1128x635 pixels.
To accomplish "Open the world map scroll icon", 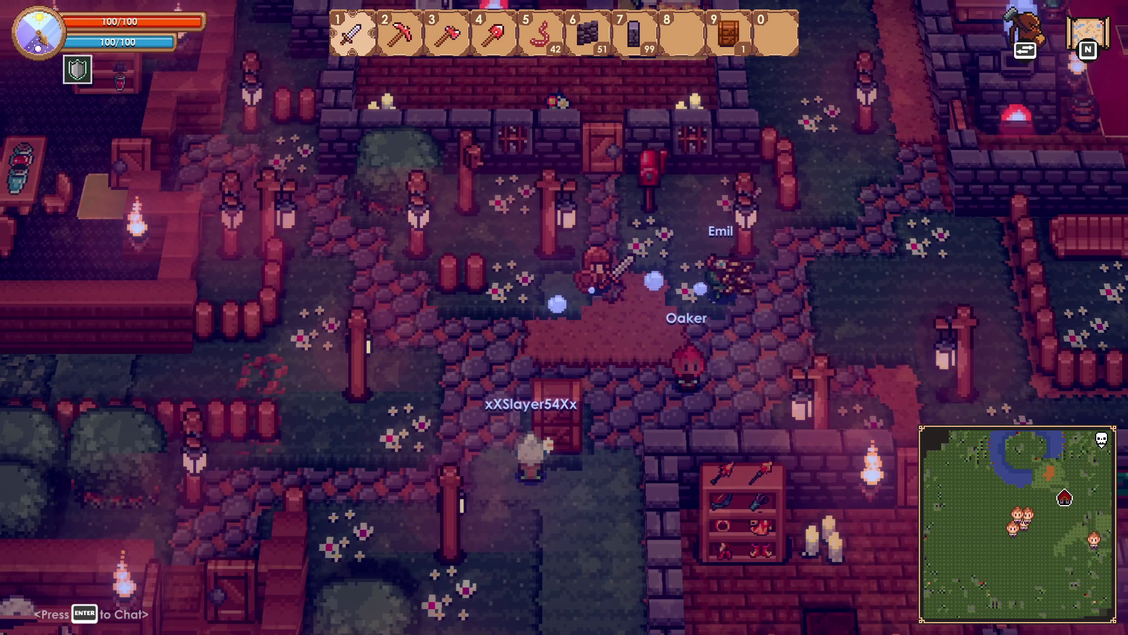I will (x=1087, y=35).
